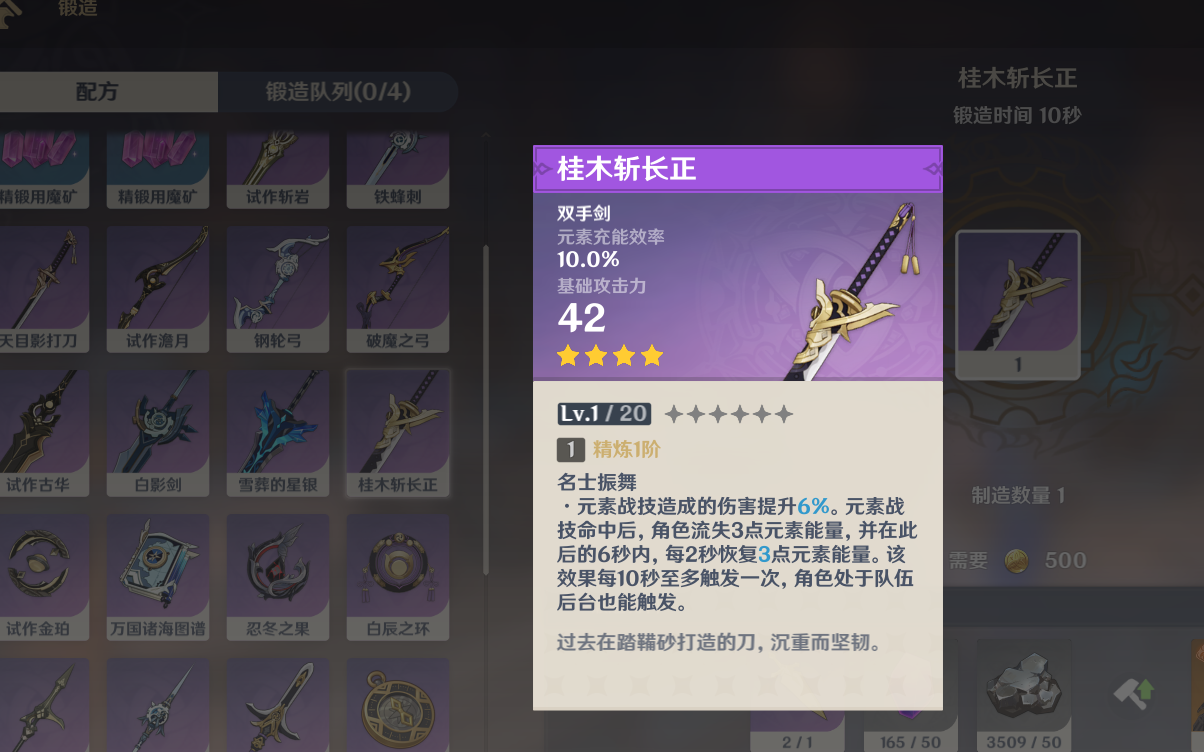
Task: Select the 试作古华 claymore recipe
Action: [x=44, y=432]
